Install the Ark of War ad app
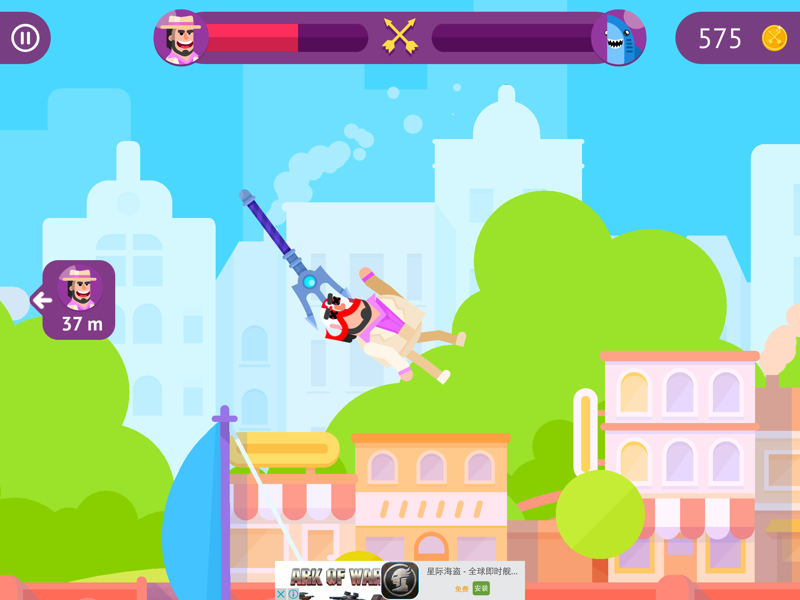The height and width of the screenshot is (600, 800). pyautogui.click(x=481, y=588)
